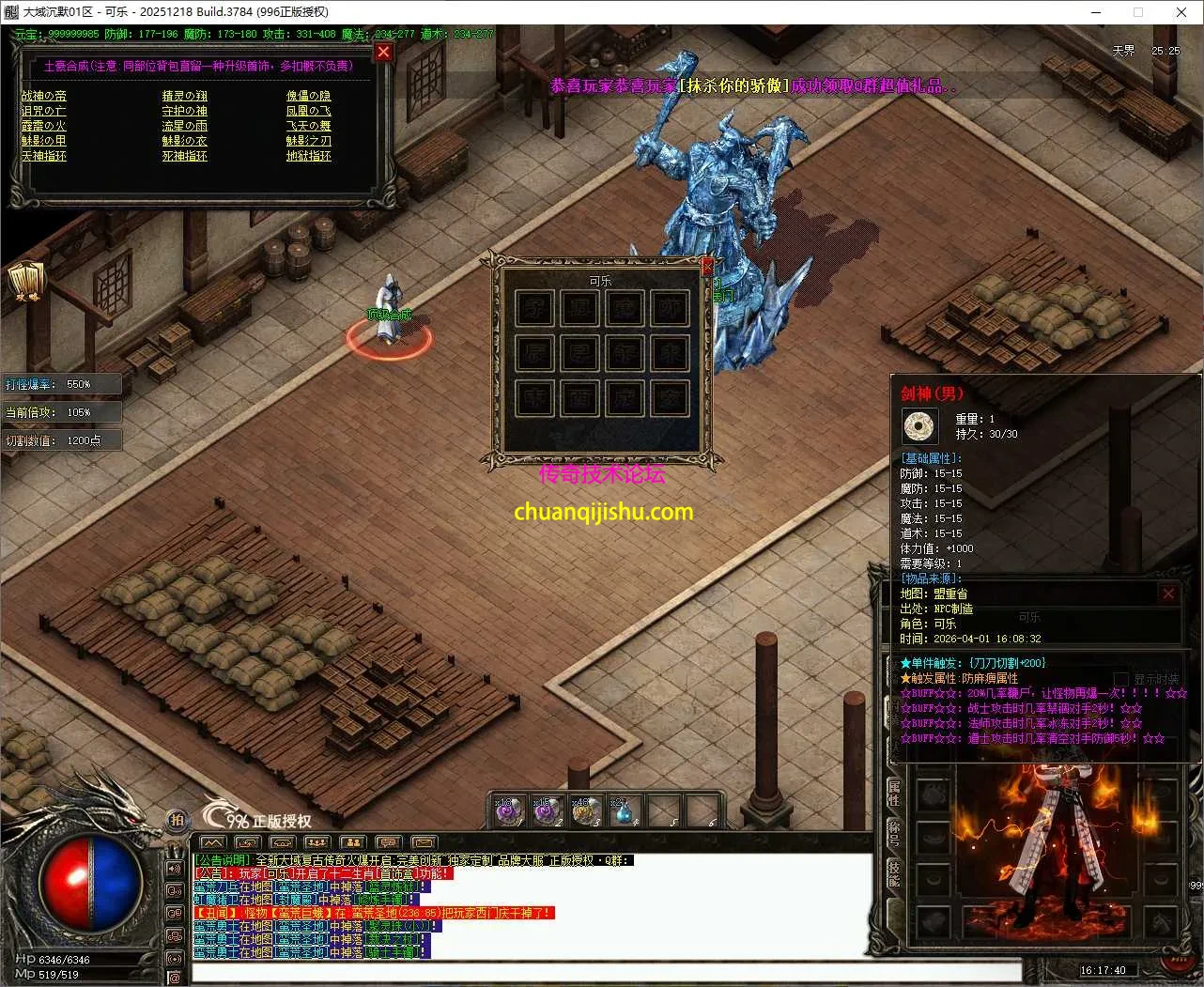The image size is (1204, 987).
Task: Click the round 拍 auction button
Action: click(177, 820)
